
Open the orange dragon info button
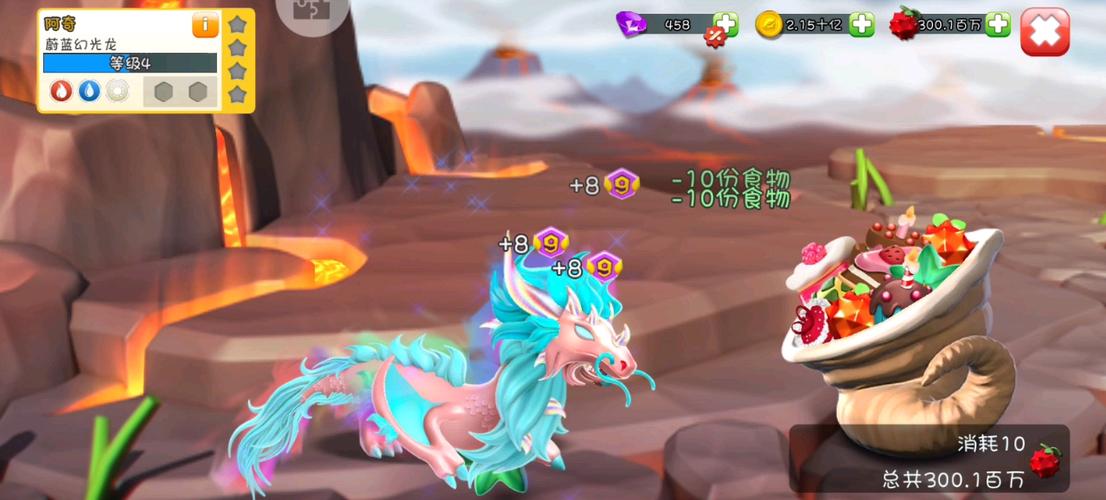[x=205, y=26]
